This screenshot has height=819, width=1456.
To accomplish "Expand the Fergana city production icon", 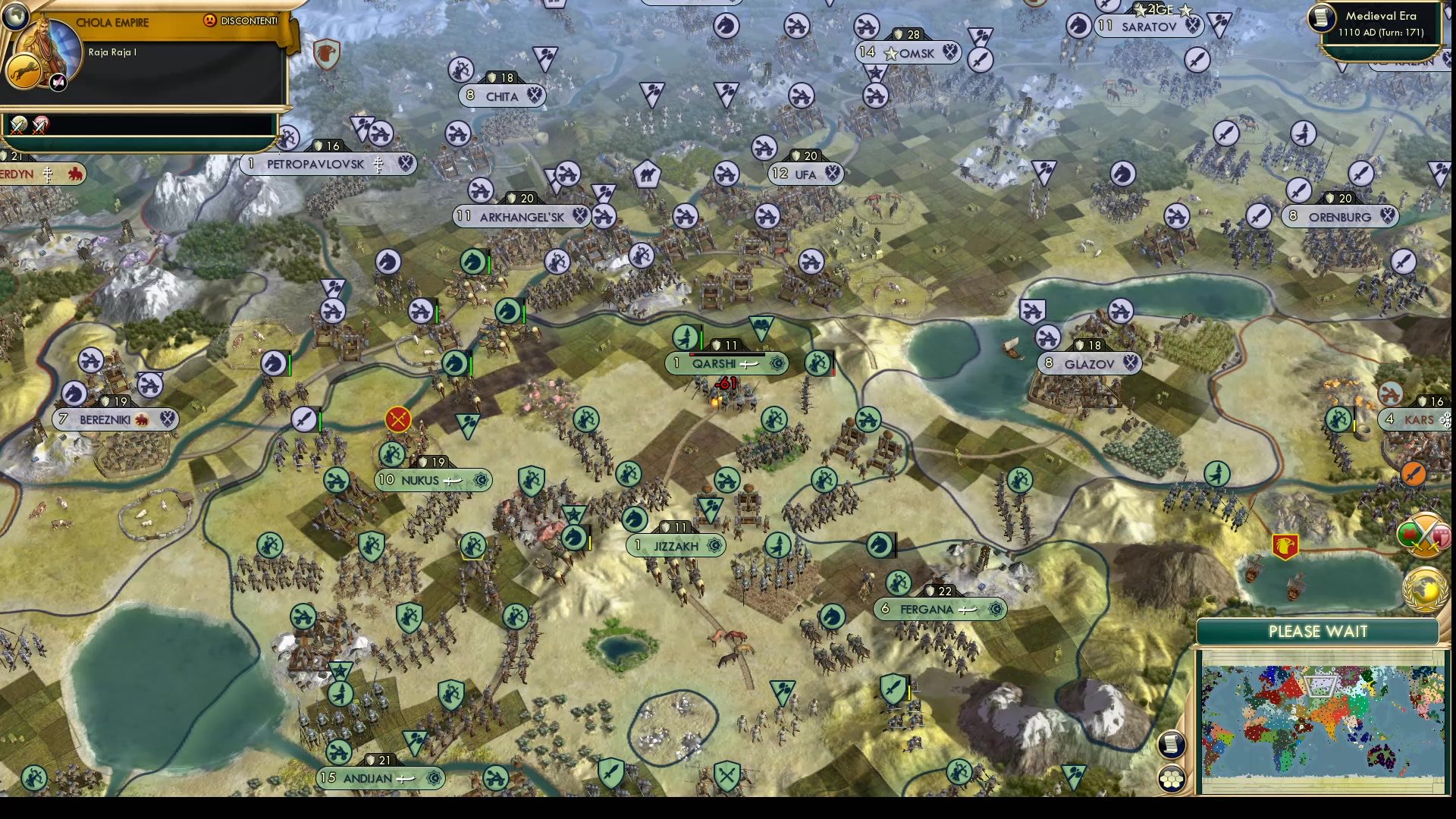I will tap(996, 608).
